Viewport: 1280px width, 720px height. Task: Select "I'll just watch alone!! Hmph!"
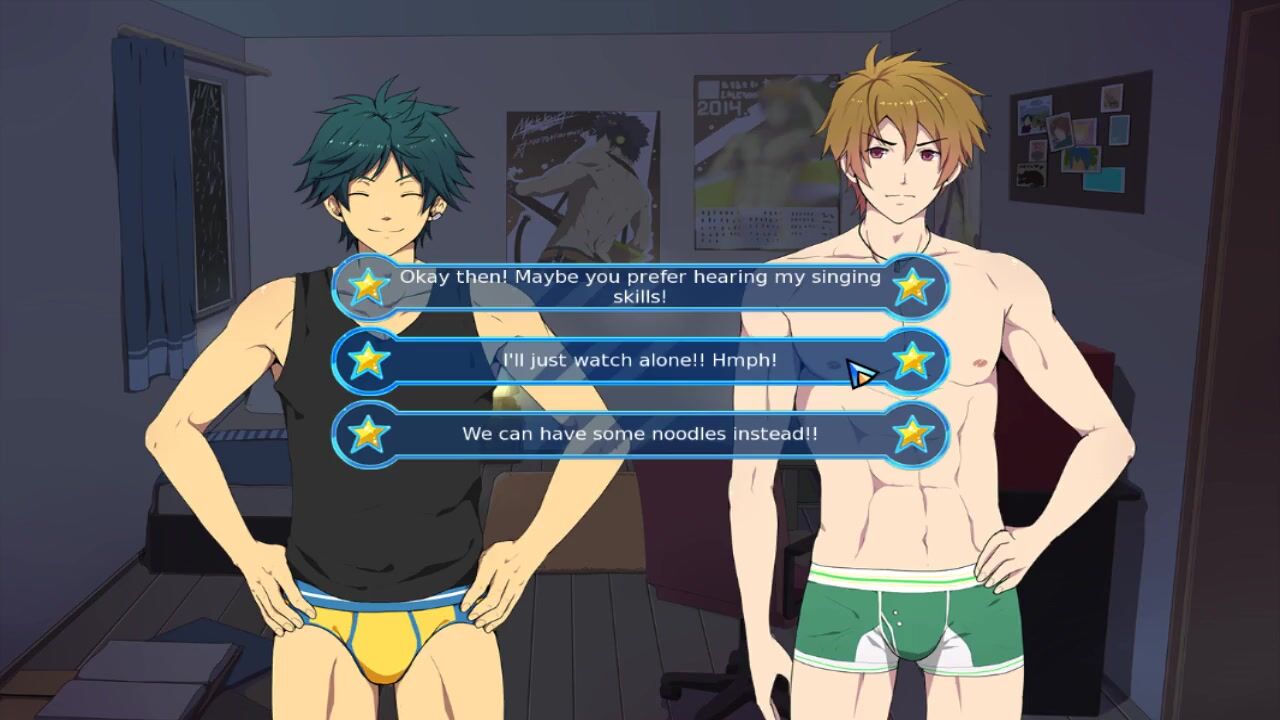tap(640, 360)
